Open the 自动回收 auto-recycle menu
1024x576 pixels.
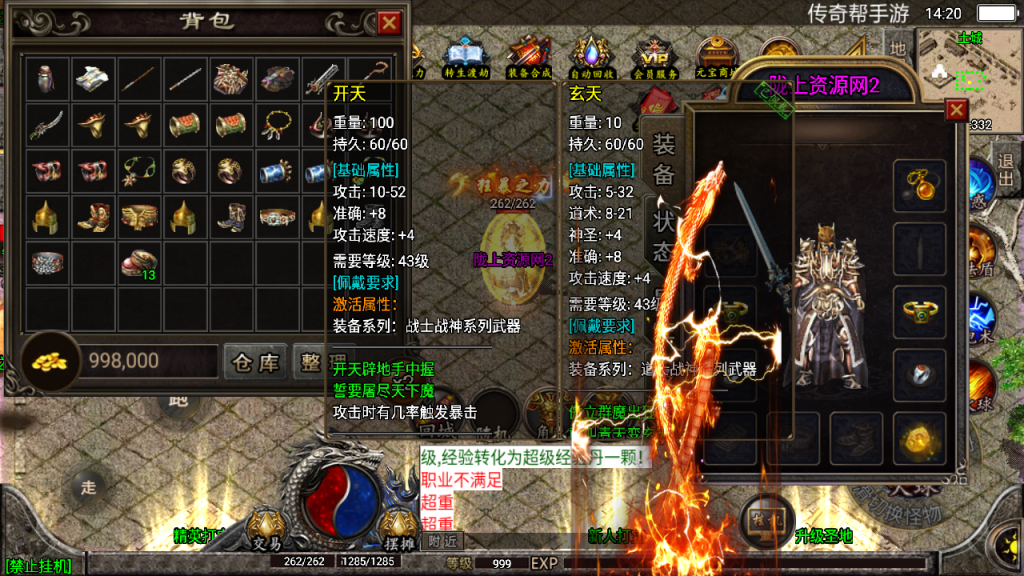(x=591, y=58)
